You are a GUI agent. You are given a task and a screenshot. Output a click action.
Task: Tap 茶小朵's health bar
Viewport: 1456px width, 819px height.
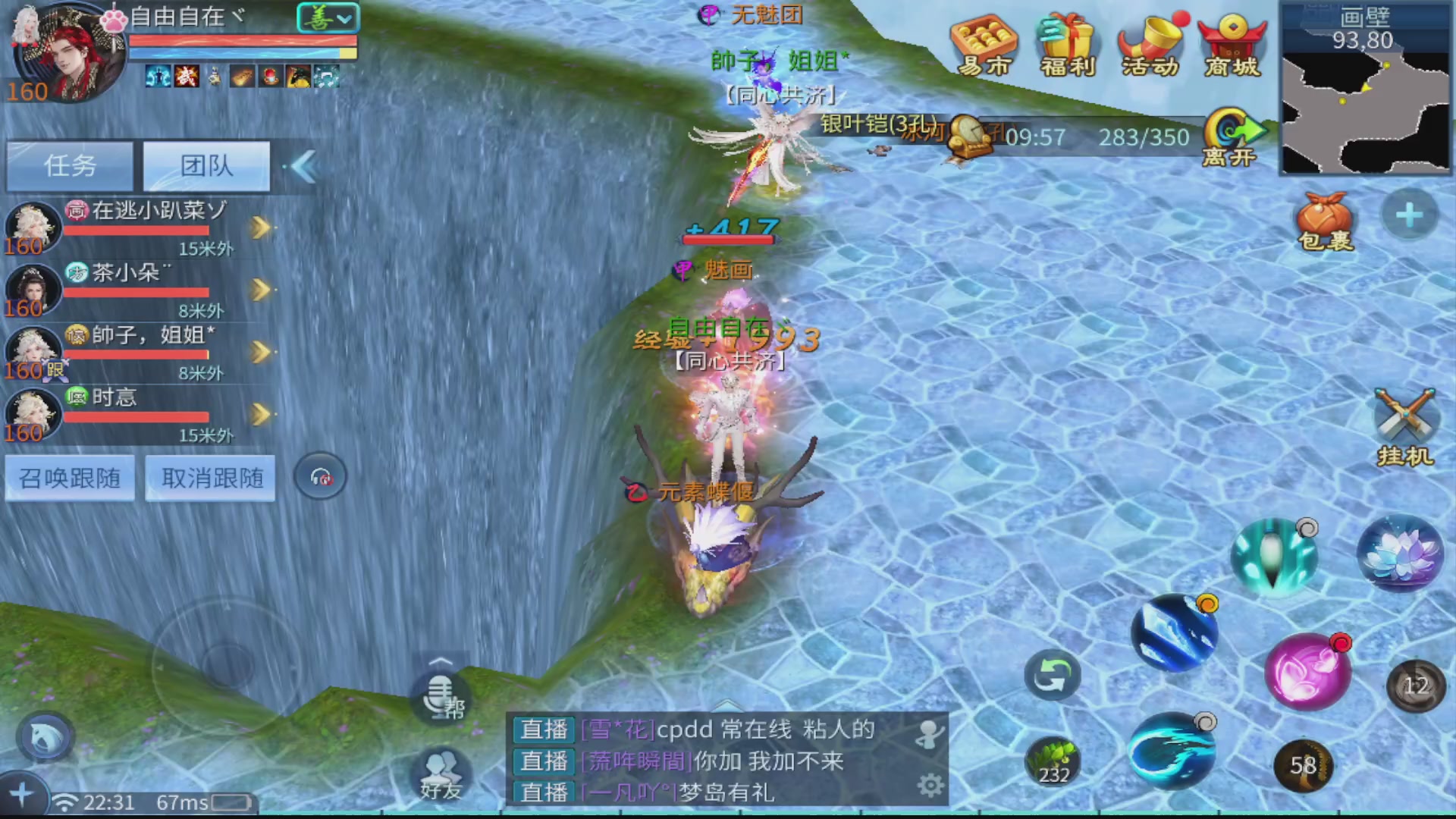(x=136, y=292)
